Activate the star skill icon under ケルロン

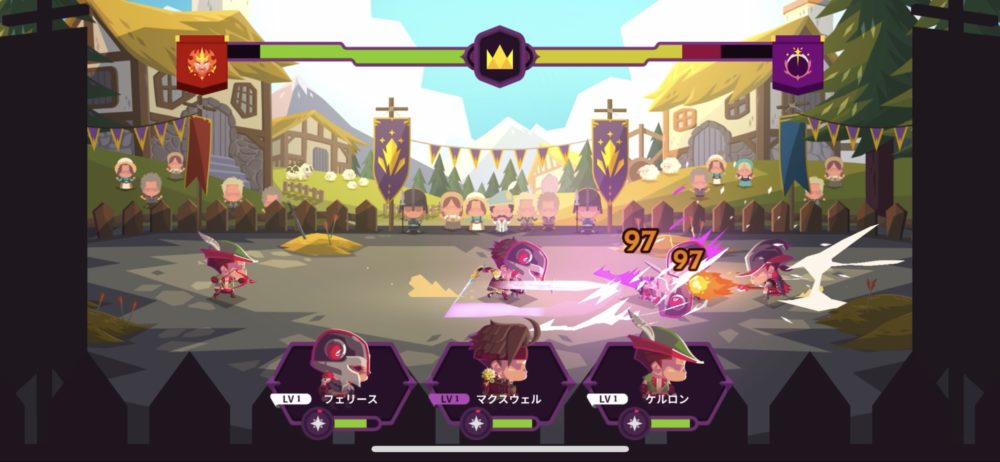point(634,424)
